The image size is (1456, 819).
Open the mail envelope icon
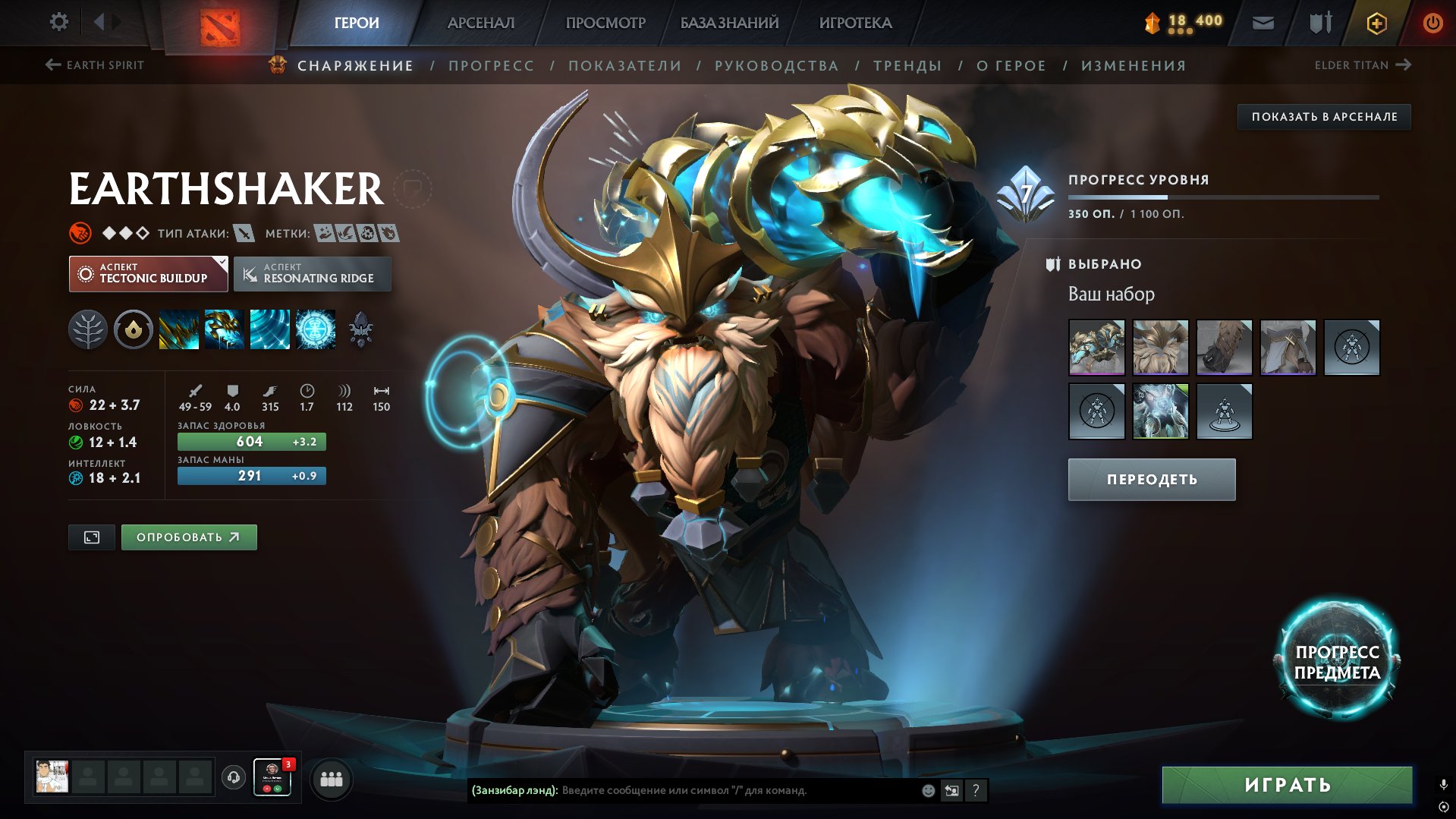coord(1263,23)
